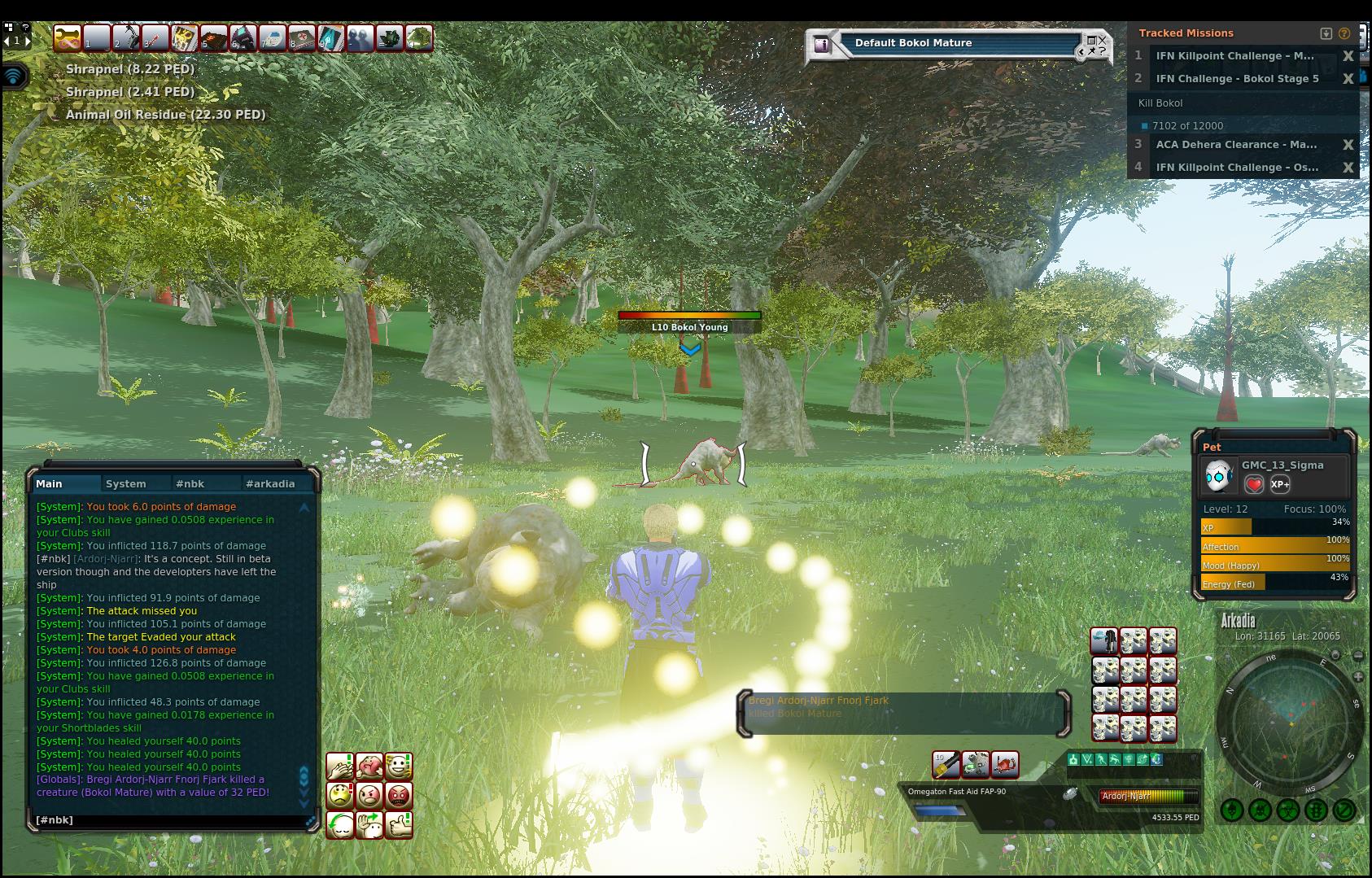The width and height of the screenshot is (1372, 878).
Task: Select the ACA Dehera Clearance tracked mission
Action: point(1235,145)
